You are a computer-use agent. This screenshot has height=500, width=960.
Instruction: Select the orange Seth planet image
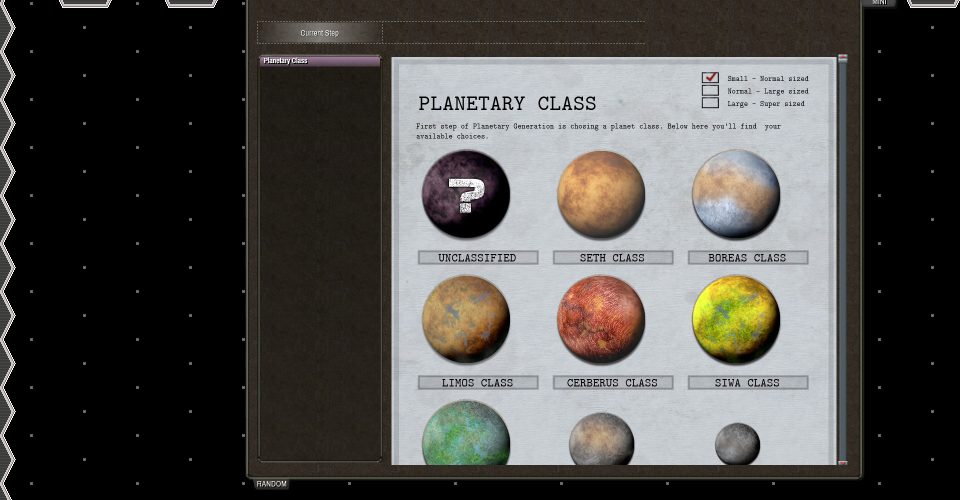pyautogui.click(x=601, y=194)
